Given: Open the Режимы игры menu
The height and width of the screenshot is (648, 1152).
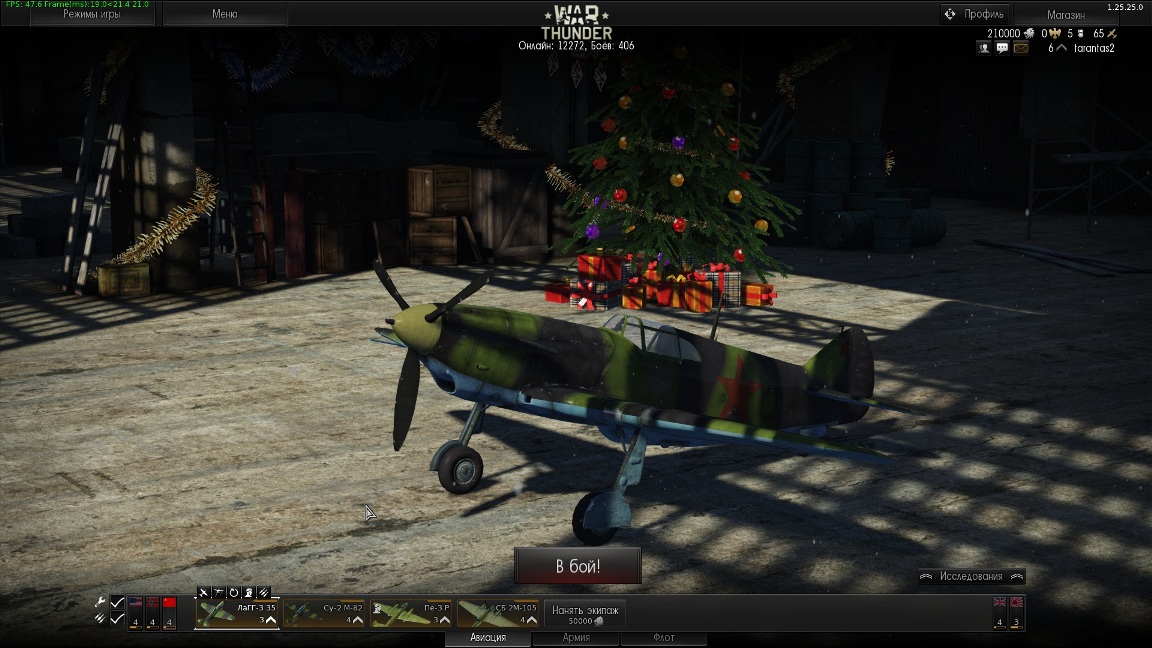Looking at the screenshot, I should 92,14.
